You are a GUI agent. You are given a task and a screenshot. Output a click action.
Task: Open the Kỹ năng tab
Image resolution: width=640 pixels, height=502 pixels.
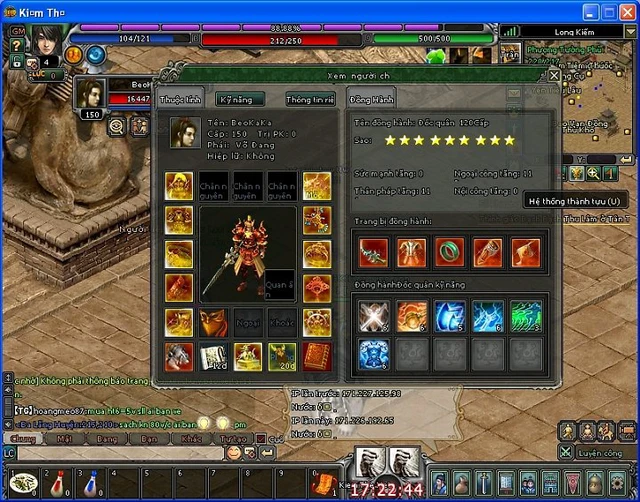[241, 99]
